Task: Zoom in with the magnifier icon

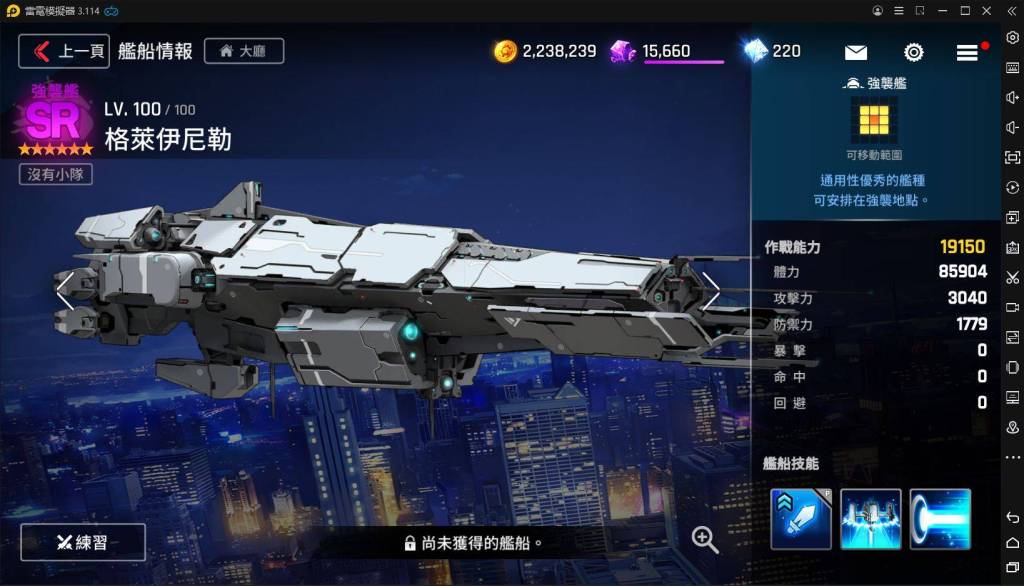Action: 705,540
